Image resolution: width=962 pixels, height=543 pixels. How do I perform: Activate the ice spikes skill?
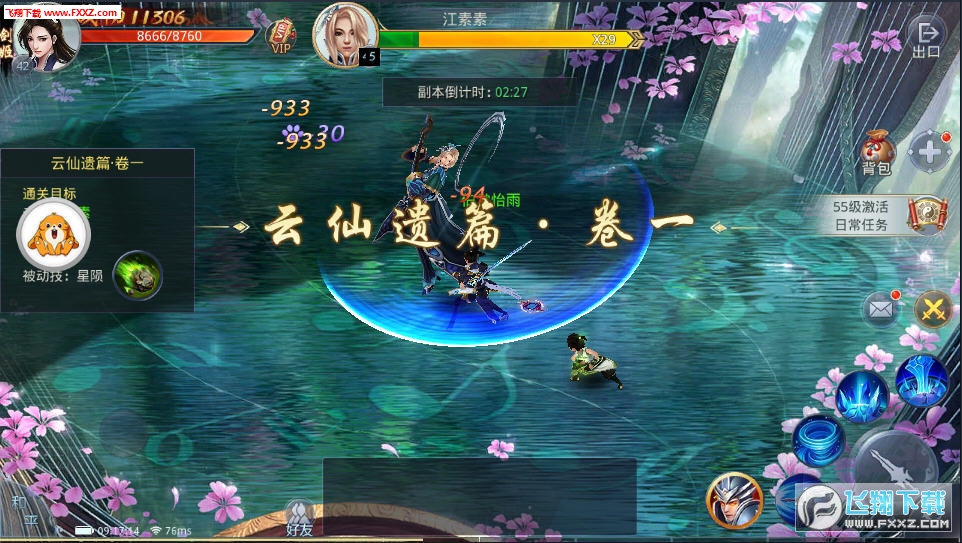point(862,394)
